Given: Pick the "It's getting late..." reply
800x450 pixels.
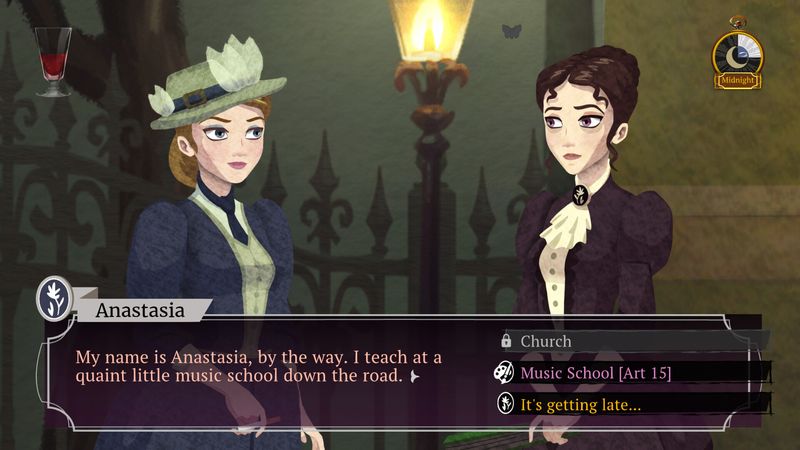Looking at the screenshot, I should pyautogui.click(x=580, y=404).
